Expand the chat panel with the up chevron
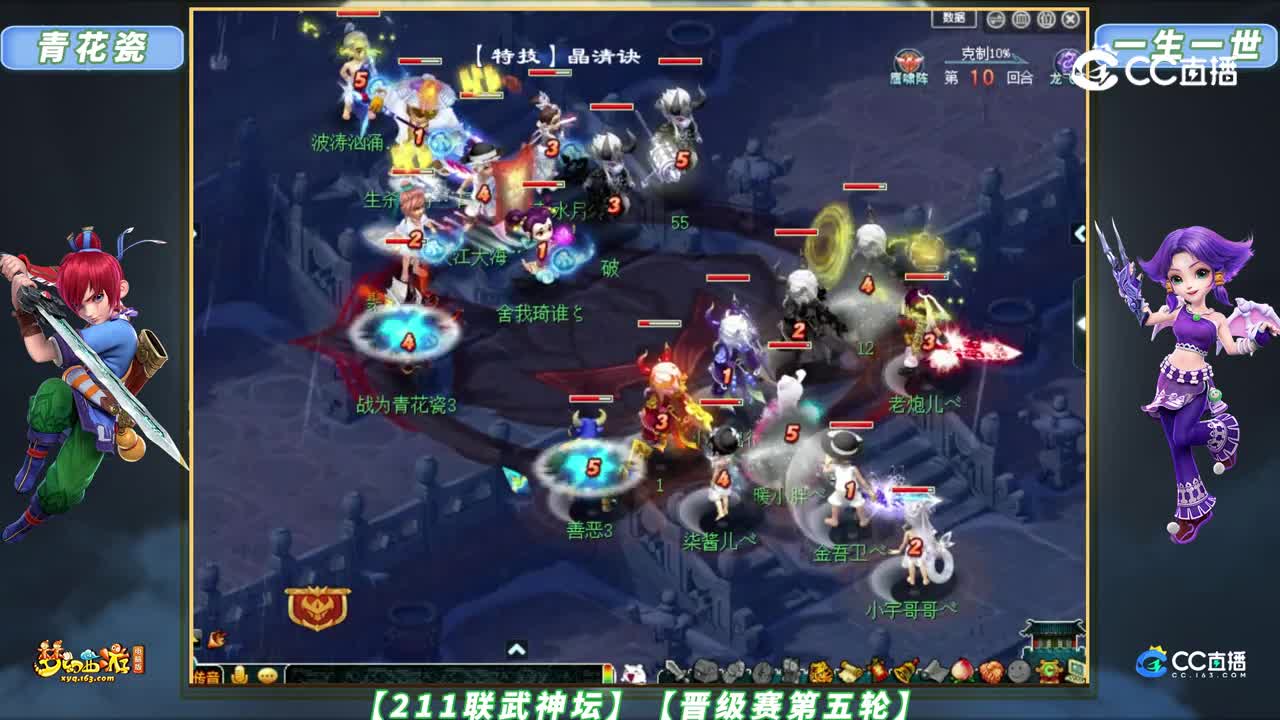 (x=516, y=649)
